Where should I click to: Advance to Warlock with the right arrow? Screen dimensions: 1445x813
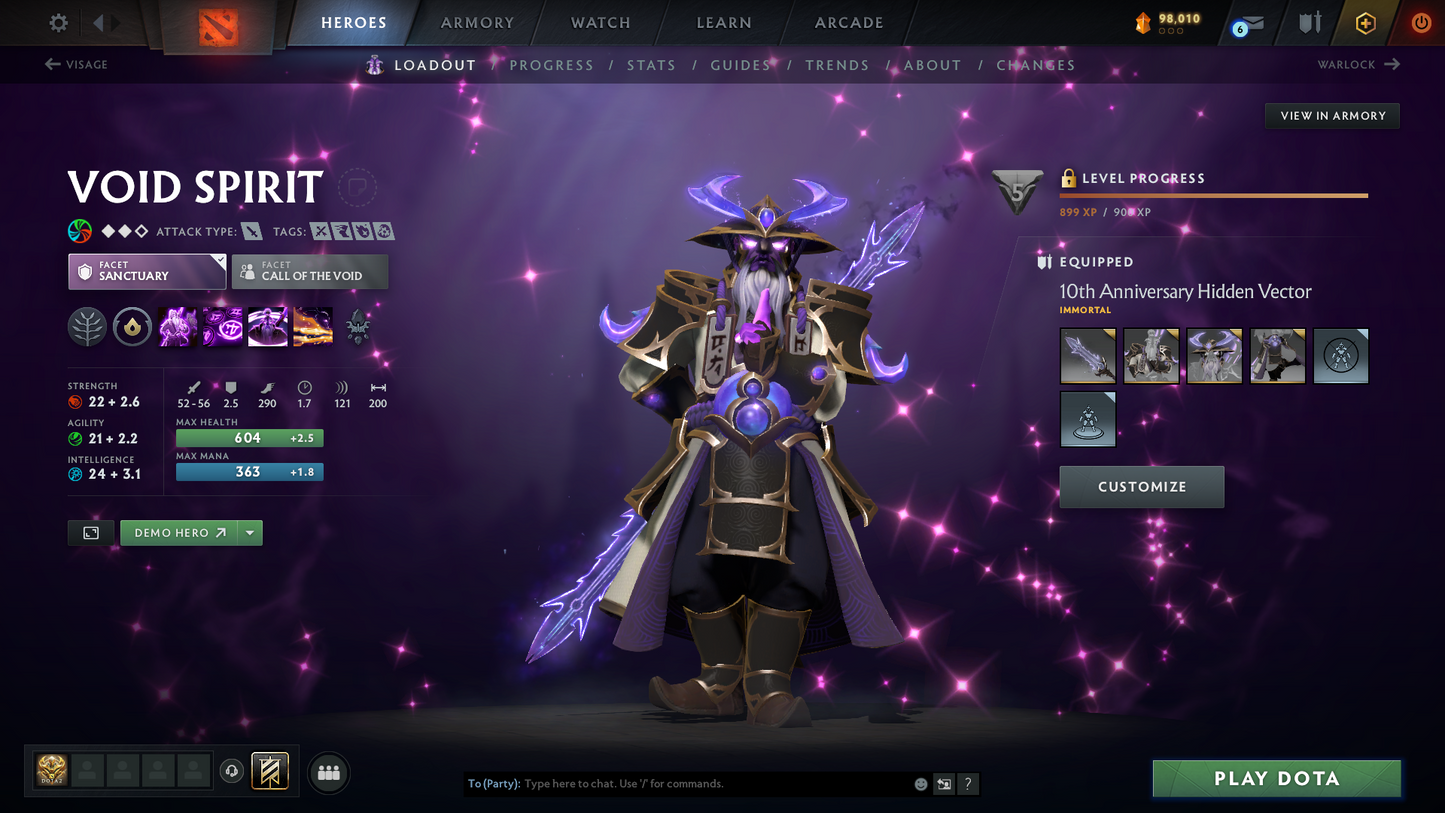point(1390,64)
